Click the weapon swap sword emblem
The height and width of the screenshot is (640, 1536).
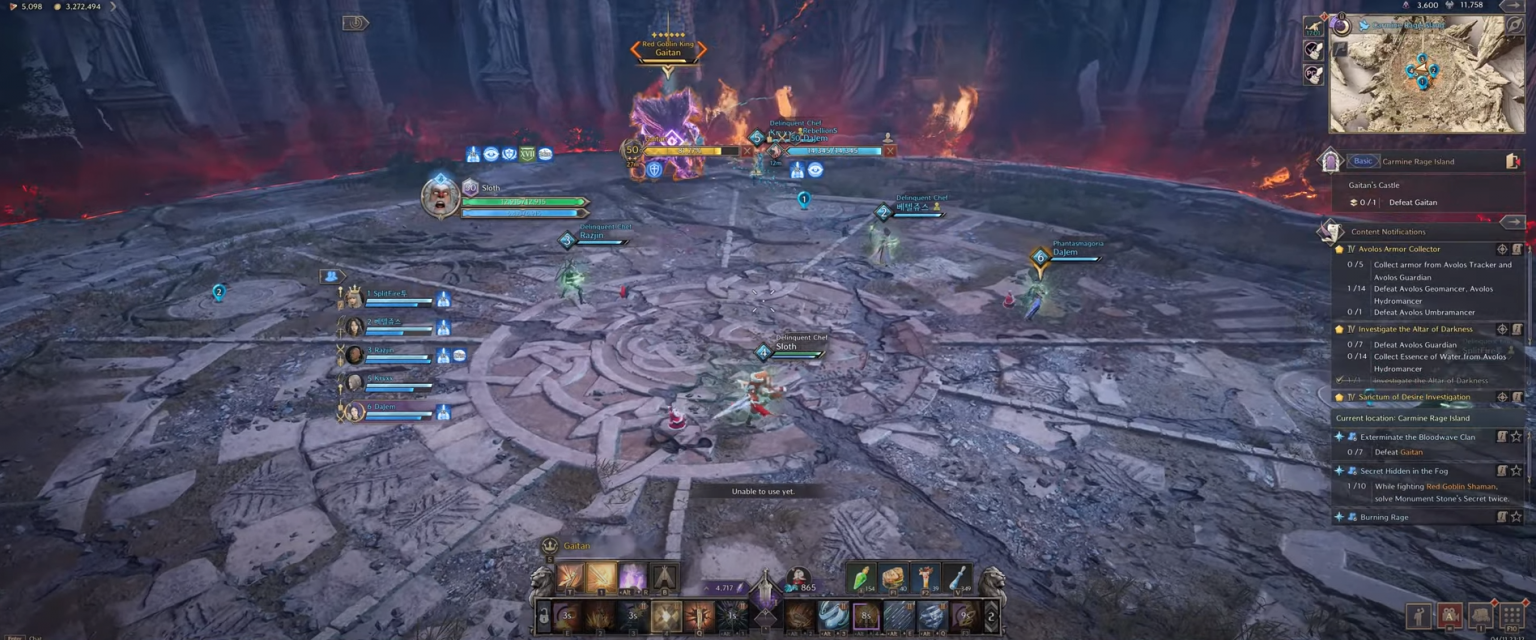(765, 602)
